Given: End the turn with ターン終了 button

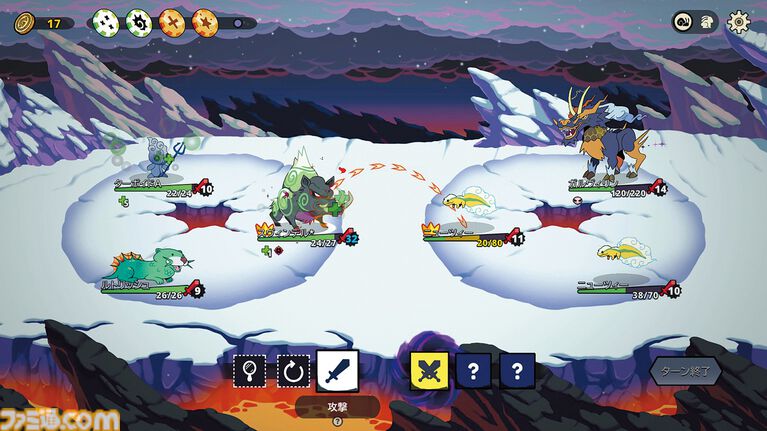Looking at the screenshot, I should pyautogui.click(x=686, y=371).
